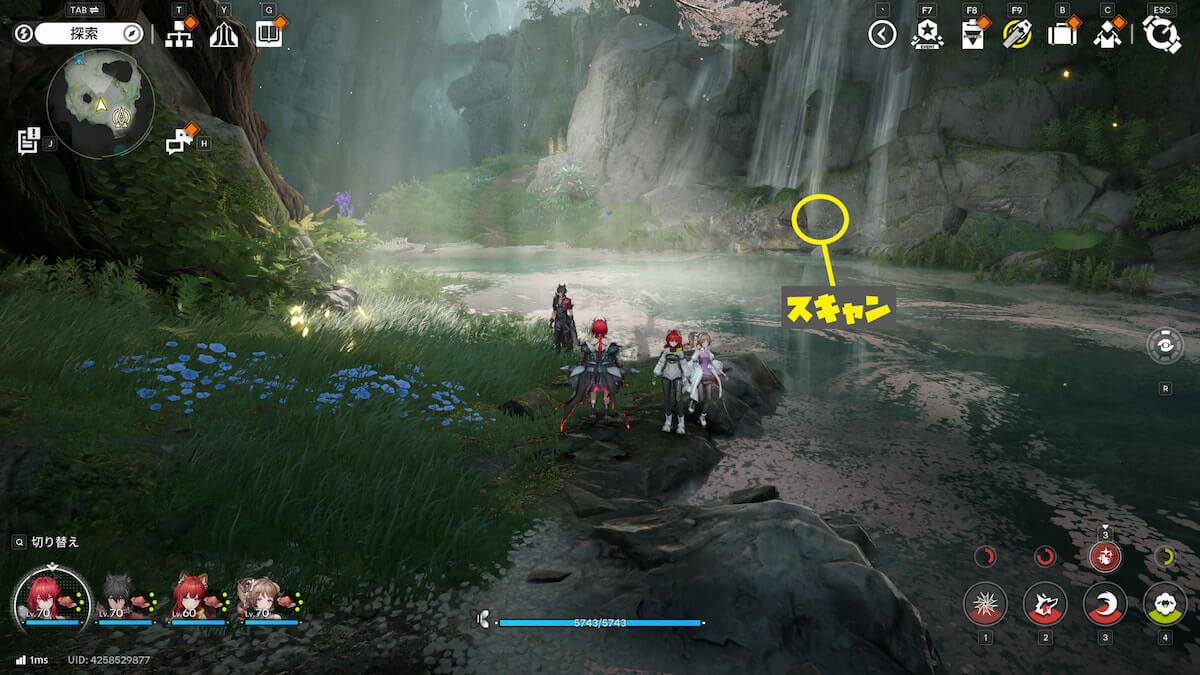Open the org-chart tree icon menu
This screenshot has width=1200, height=675.
coord(179,34)
